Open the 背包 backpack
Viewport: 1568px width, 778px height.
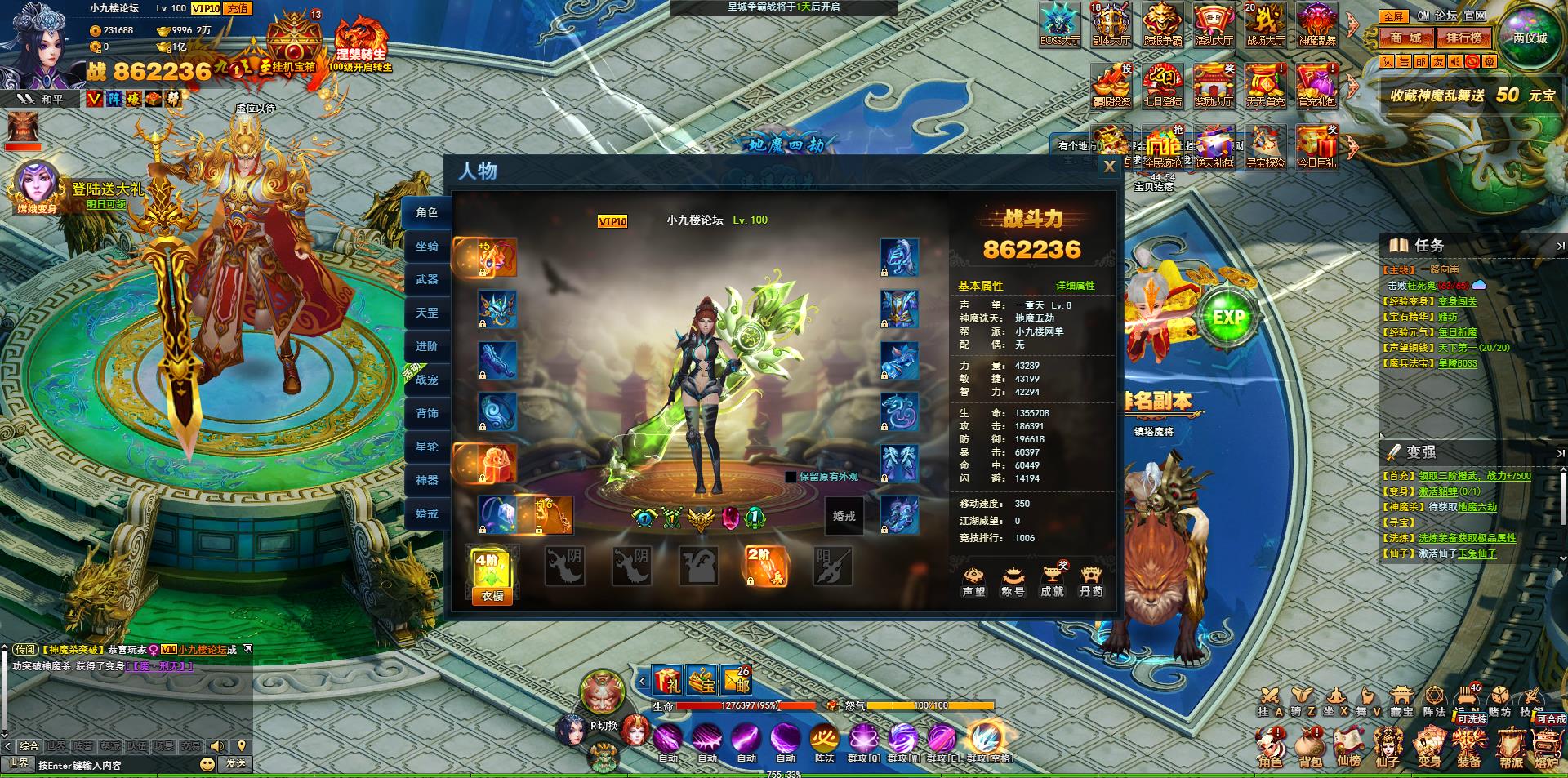[1310, 746]
